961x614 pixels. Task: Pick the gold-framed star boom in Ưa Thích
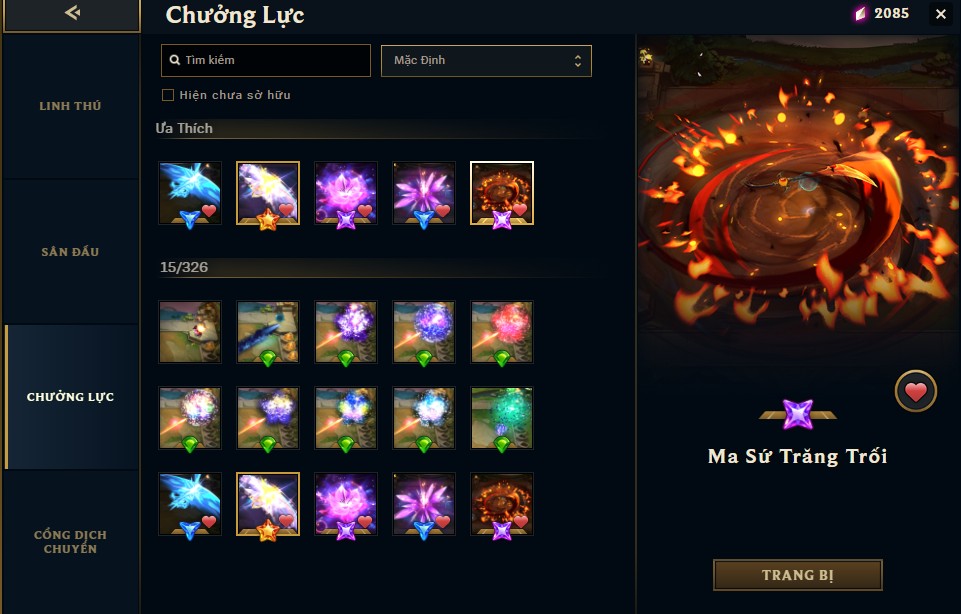pos(268,192)
